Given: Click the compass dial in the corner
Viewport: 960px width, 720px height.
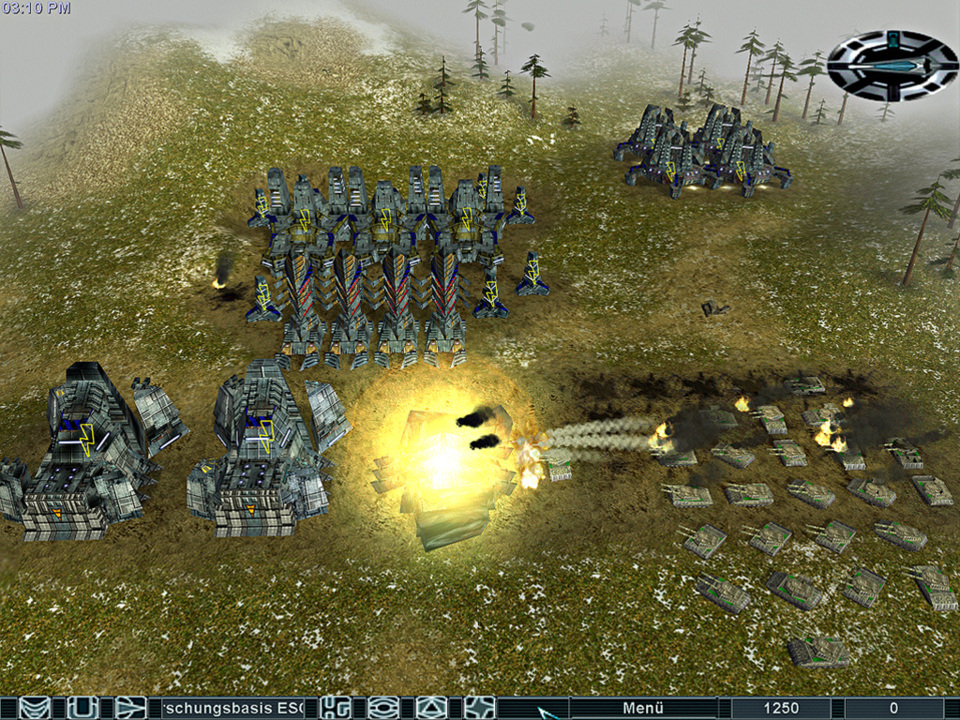Looking at the screenshot, I should tap(892, 66).
